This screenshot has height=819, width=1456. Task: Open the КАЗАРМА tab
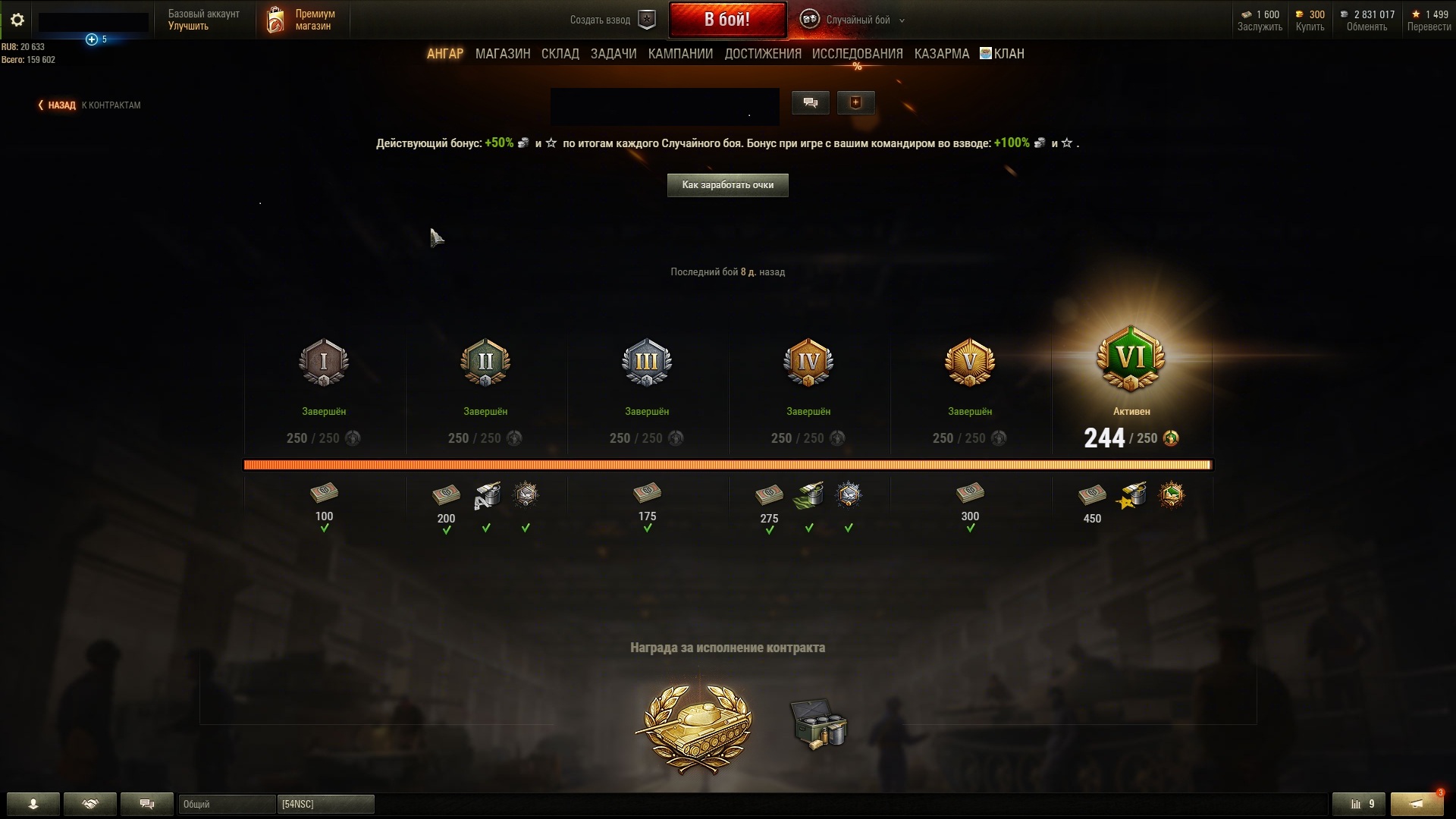click(941, 54)
